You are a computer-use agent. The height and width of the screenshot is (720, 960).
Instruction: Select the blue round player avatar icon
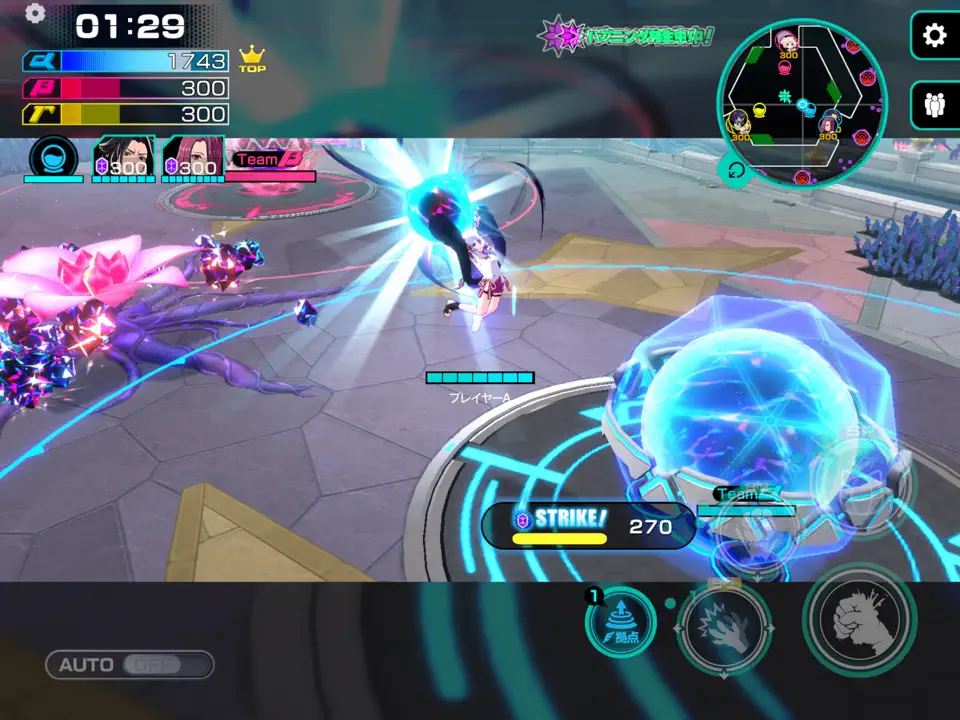[53, 157]
